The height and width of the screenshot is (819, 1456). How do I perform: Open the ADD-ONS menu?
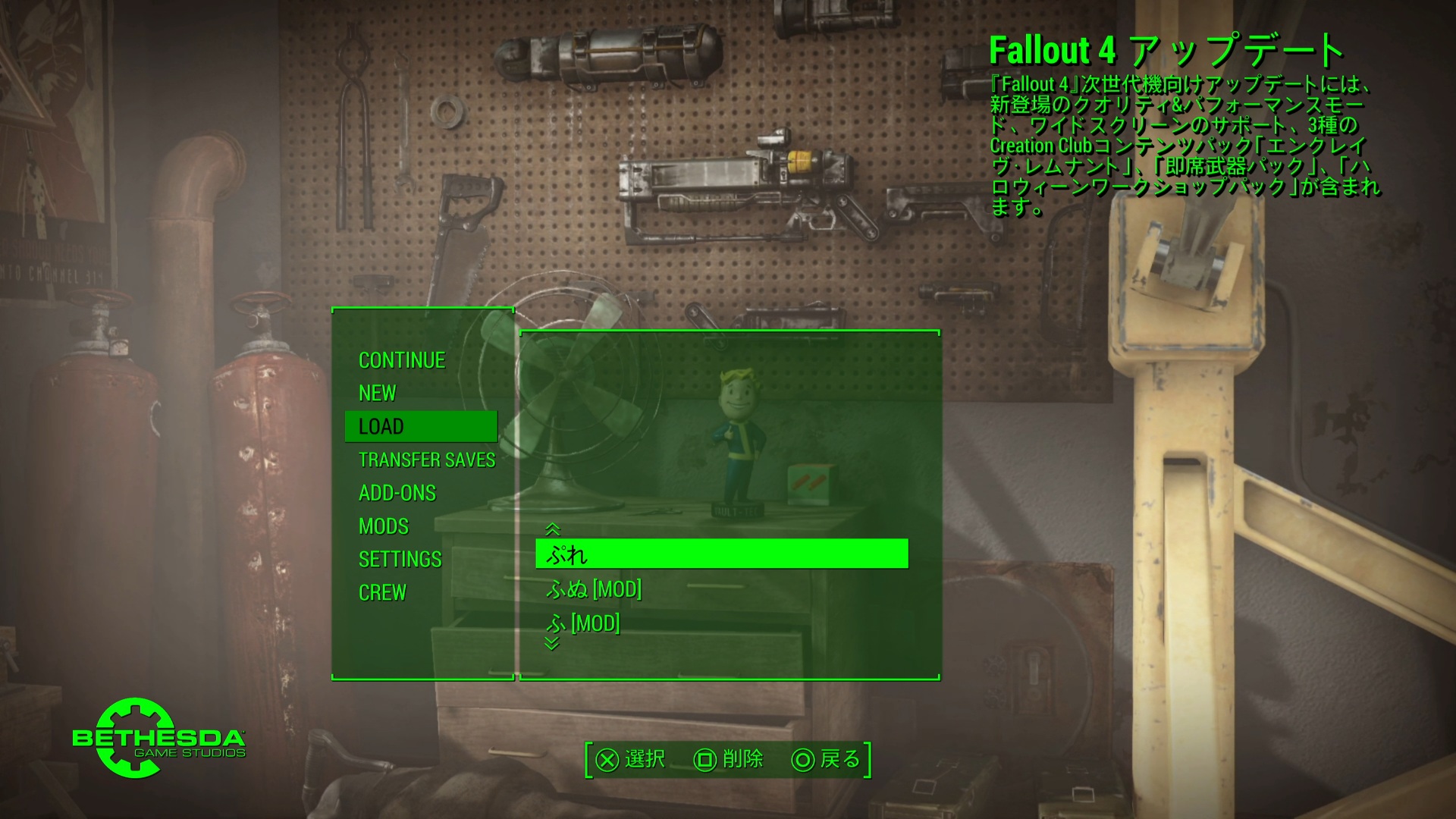397,493
